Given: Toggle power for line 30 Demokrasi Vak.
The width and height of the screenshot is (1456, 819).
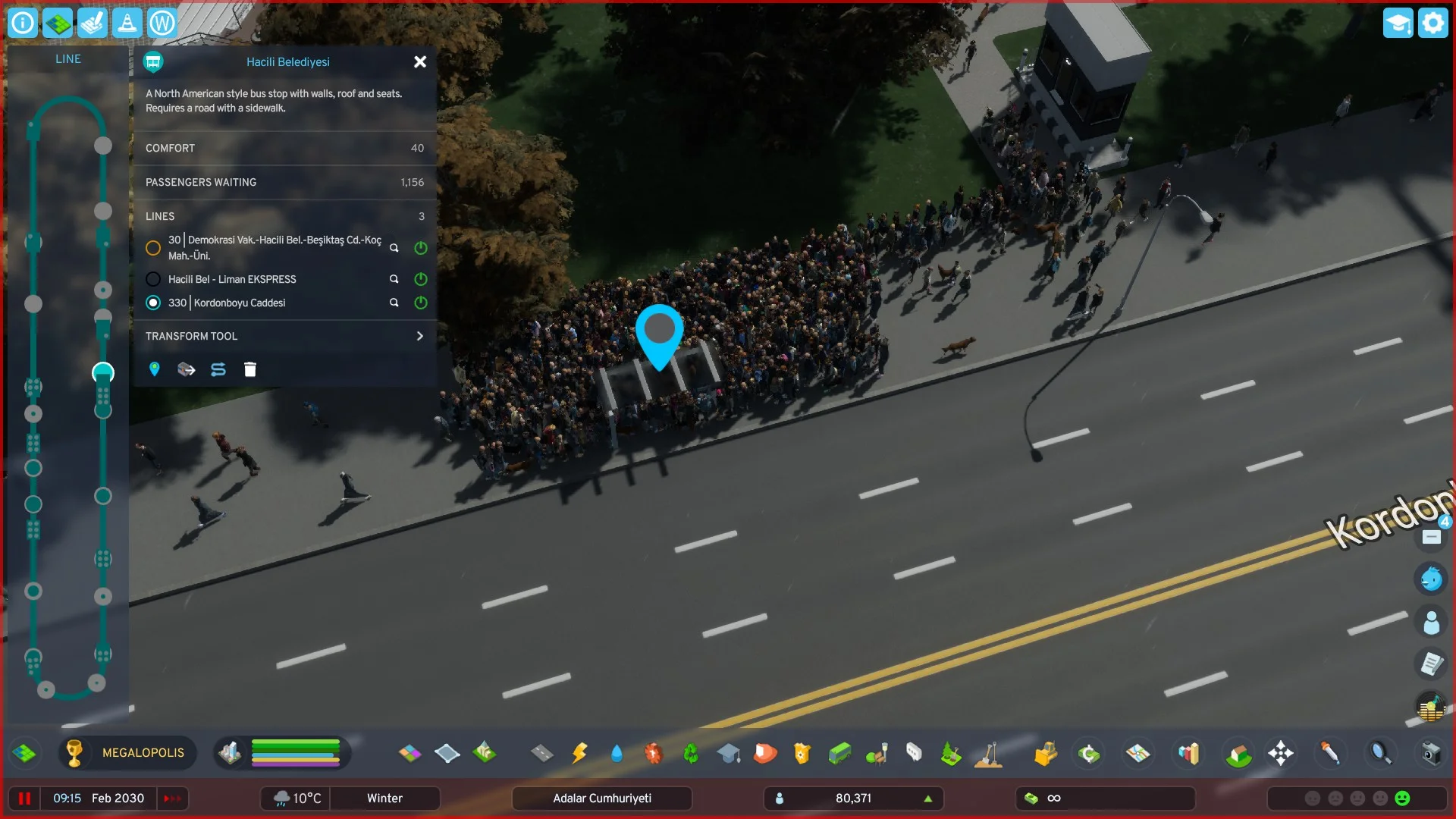Looking at the screenshot, I should (421, 249).
